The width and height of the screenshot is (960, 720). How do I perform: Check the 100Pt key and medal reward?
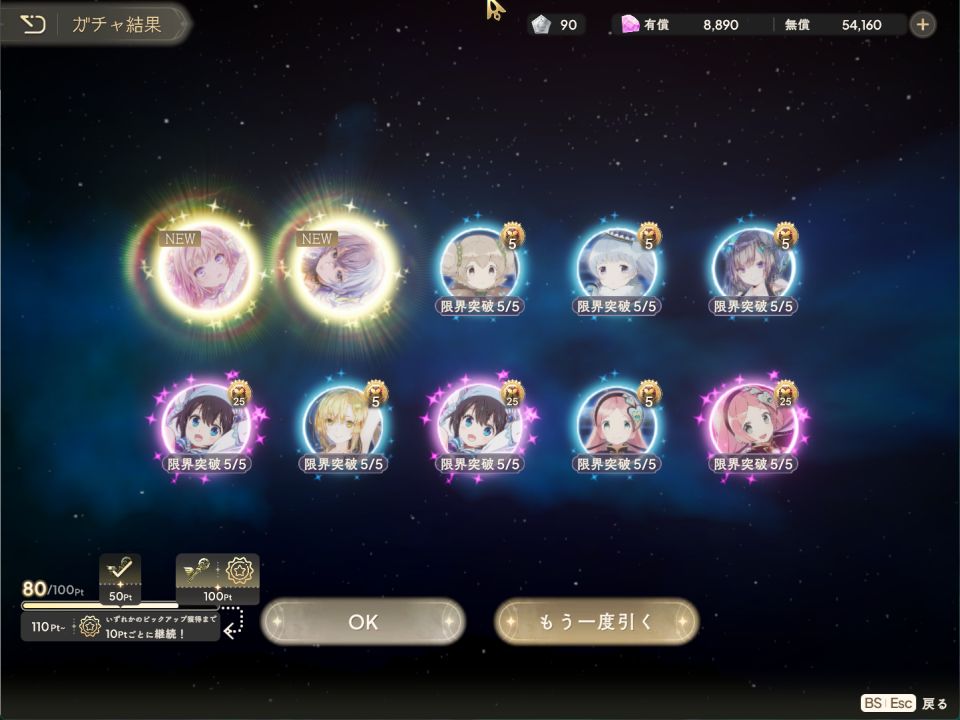(218, 574)
